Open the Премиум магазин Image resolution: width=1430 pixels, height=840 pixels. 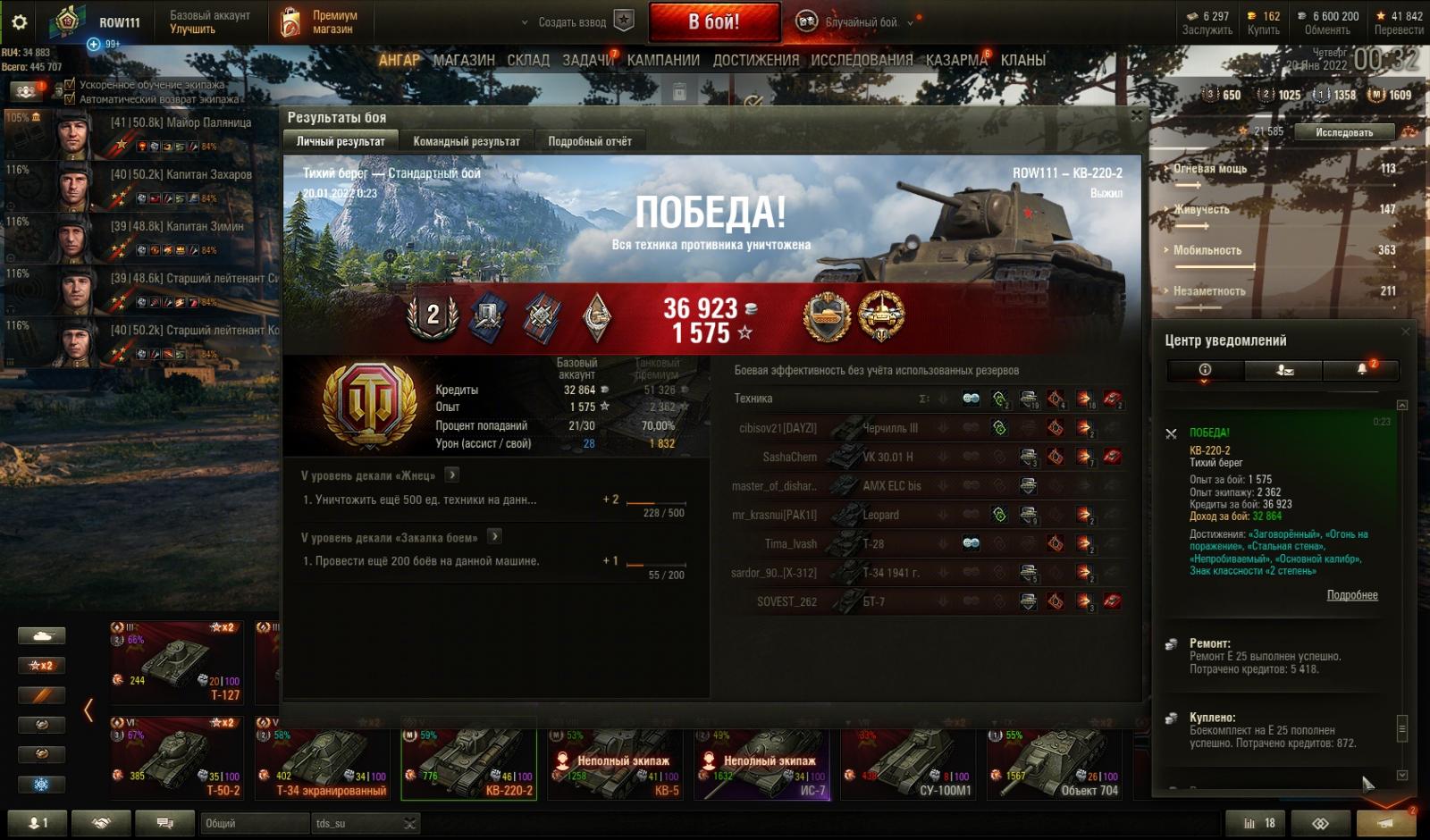[320, 22]
